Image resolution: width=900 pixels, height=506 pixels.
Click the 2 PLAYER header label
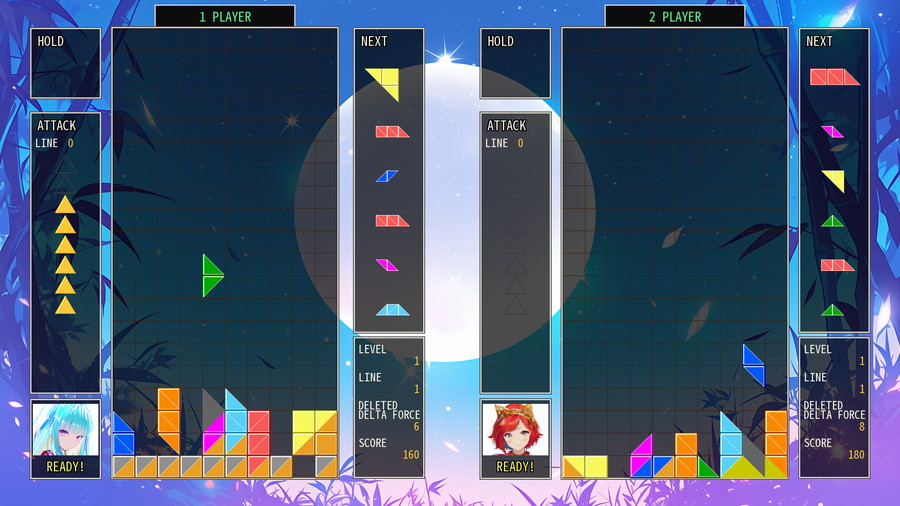(x=675, y=17)
